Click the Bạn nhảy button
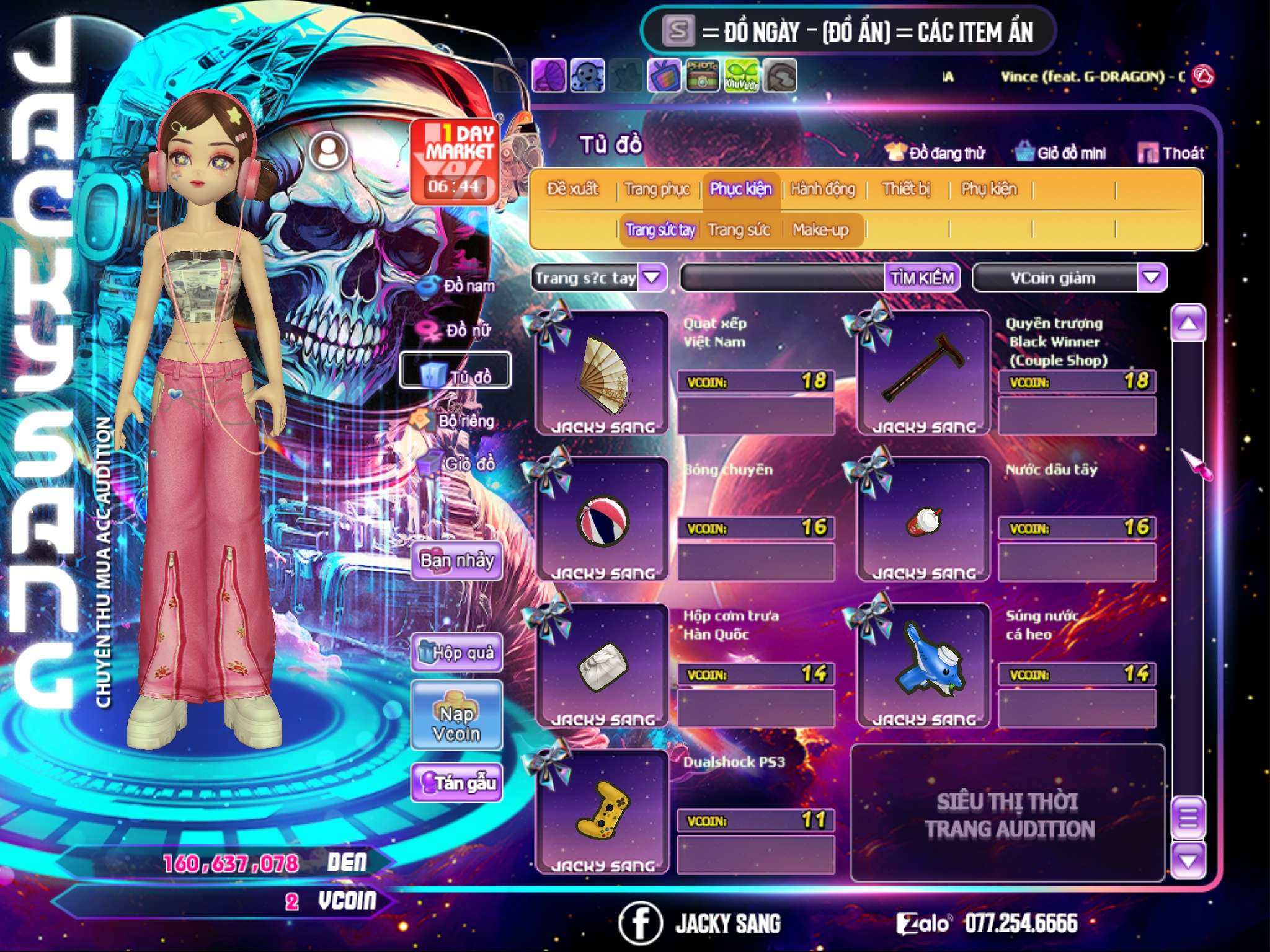Screen dimensions: 1270x952 [456, 562]
